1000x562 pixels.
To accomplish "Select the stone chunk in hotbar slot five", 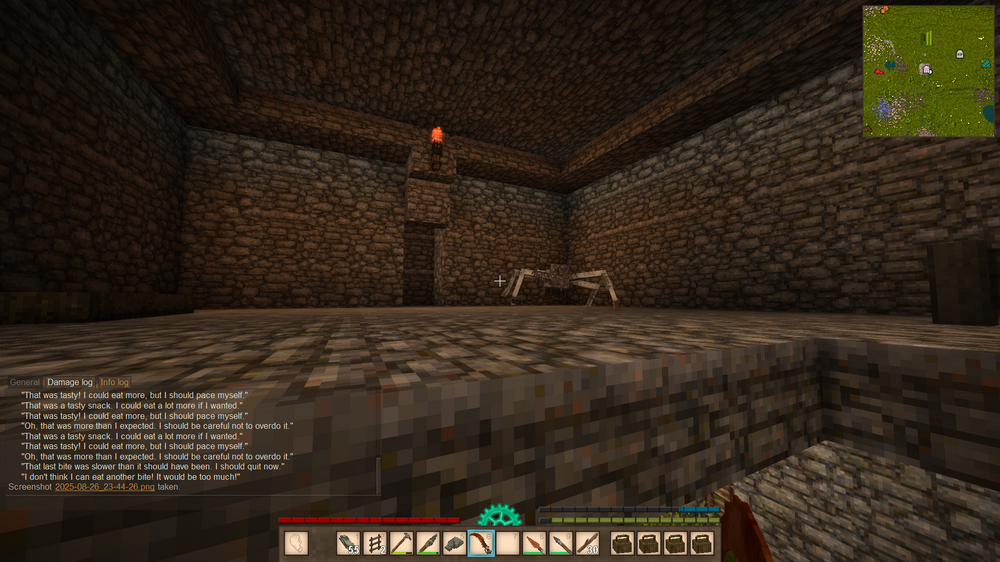I will [x=455, y=543].
